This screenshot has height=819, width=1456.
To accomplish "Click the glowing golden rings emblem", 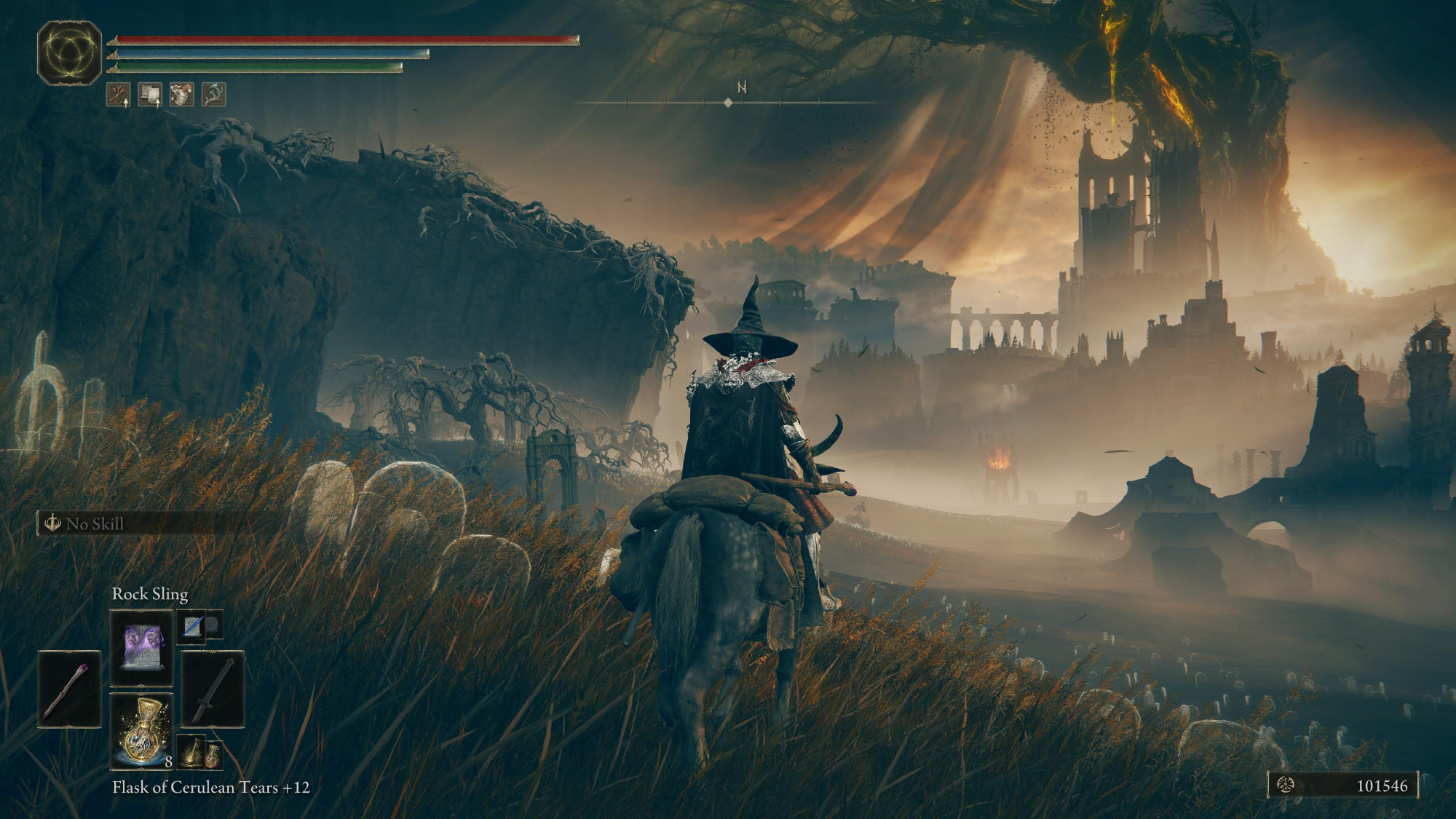I will [69, 52].
